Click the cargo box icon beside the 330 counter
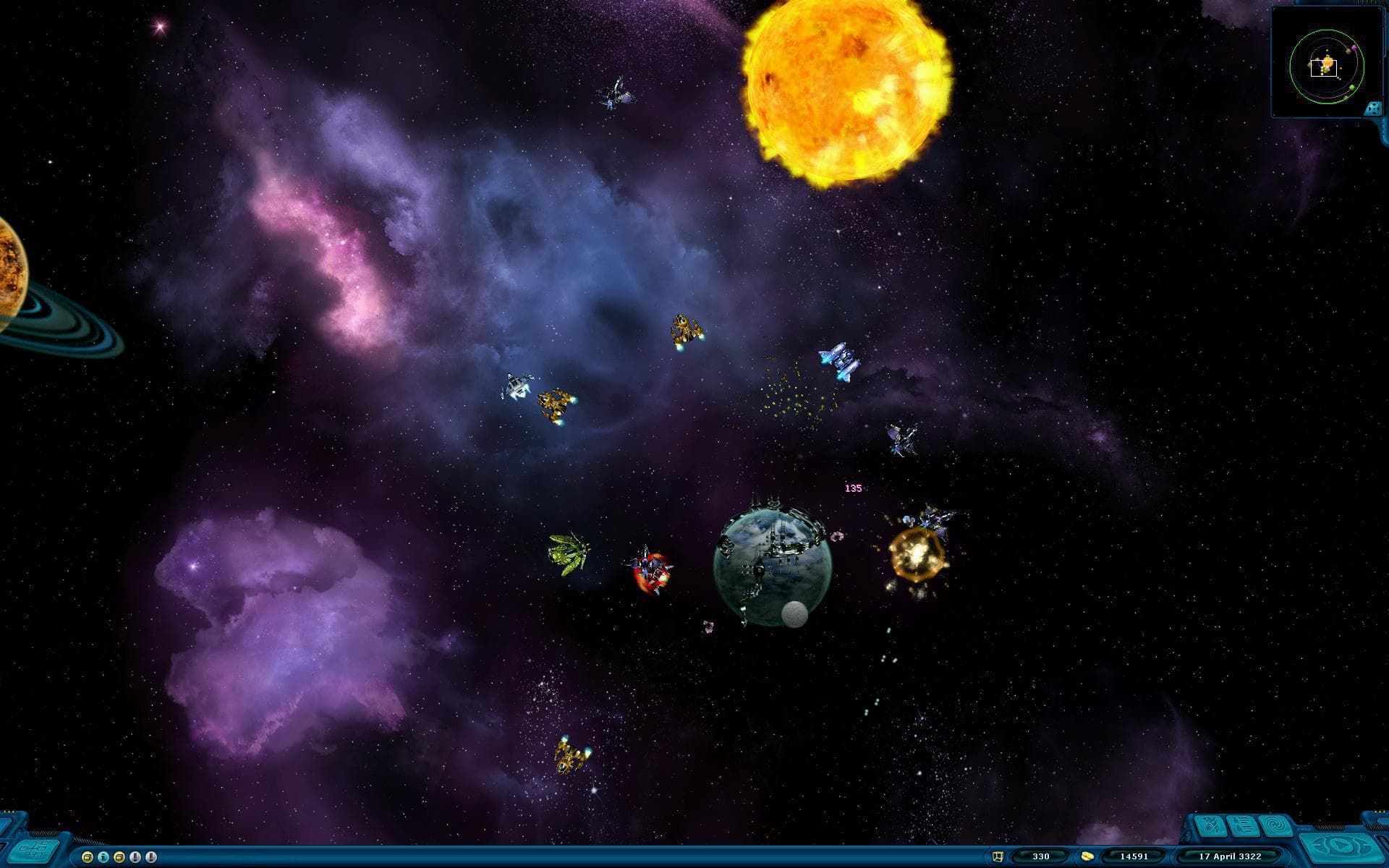 click(998, 856)
